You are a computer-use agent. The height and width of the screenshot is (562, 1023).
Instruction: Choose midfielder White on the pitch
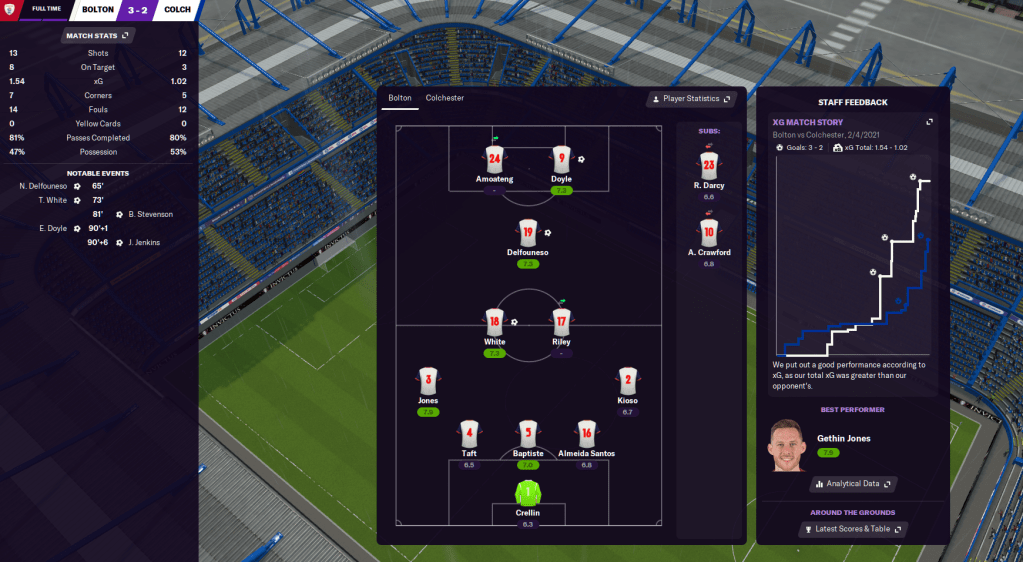[494, 322]
